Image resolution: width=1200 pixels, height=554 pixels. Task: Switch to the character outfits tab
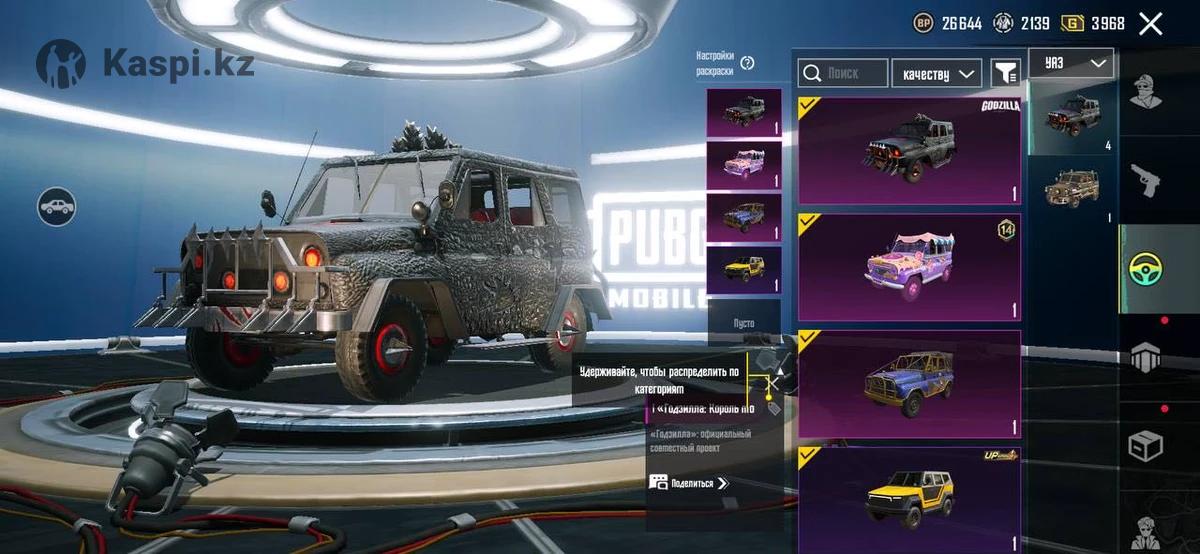click(1145, 92)
